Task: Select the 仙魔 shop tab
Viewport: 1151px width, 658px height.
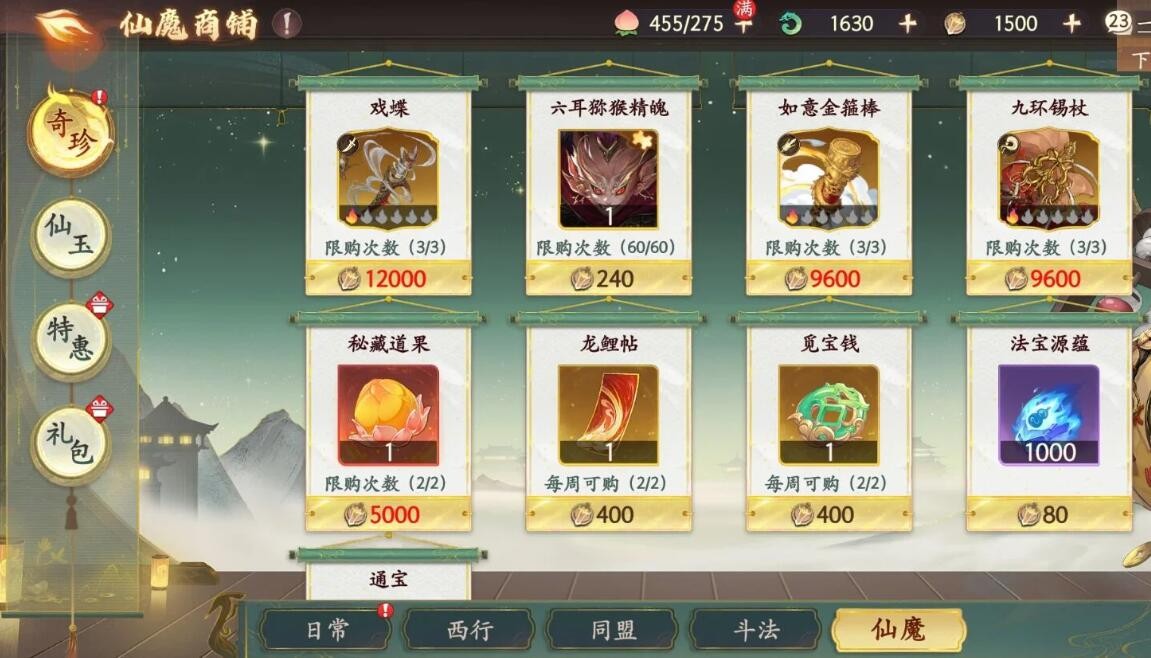Action: click(x=897, y=630)
